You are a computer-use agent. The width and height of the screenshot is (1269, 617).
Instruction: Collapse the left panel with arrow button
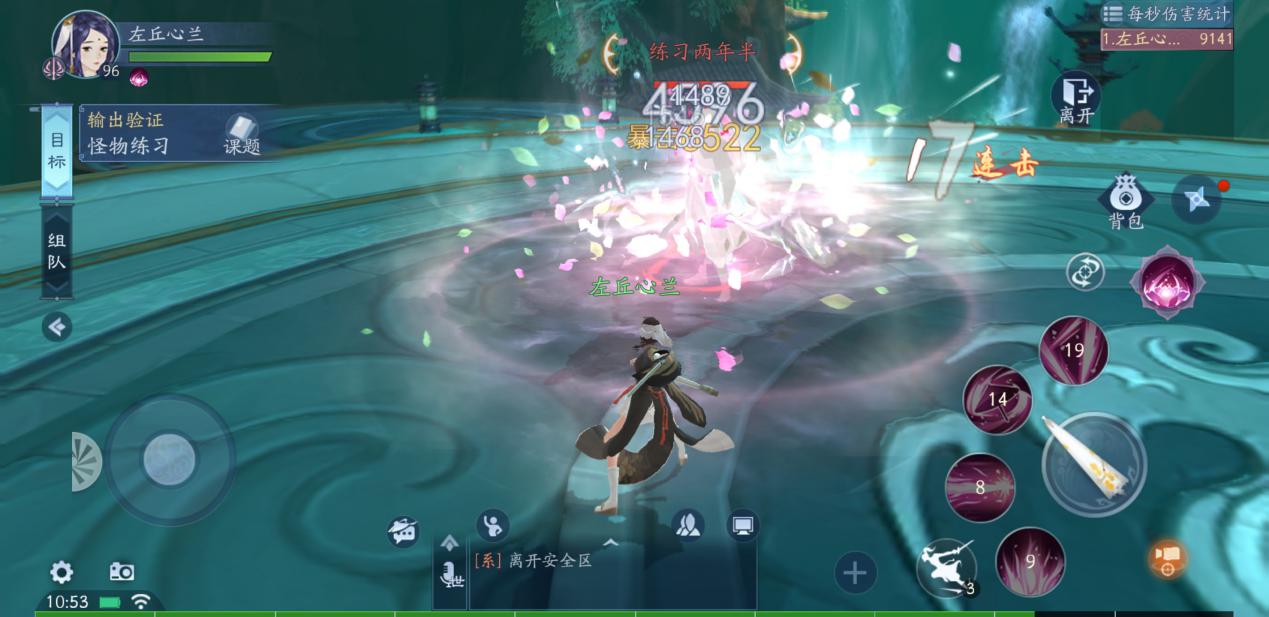pos(57,326)
